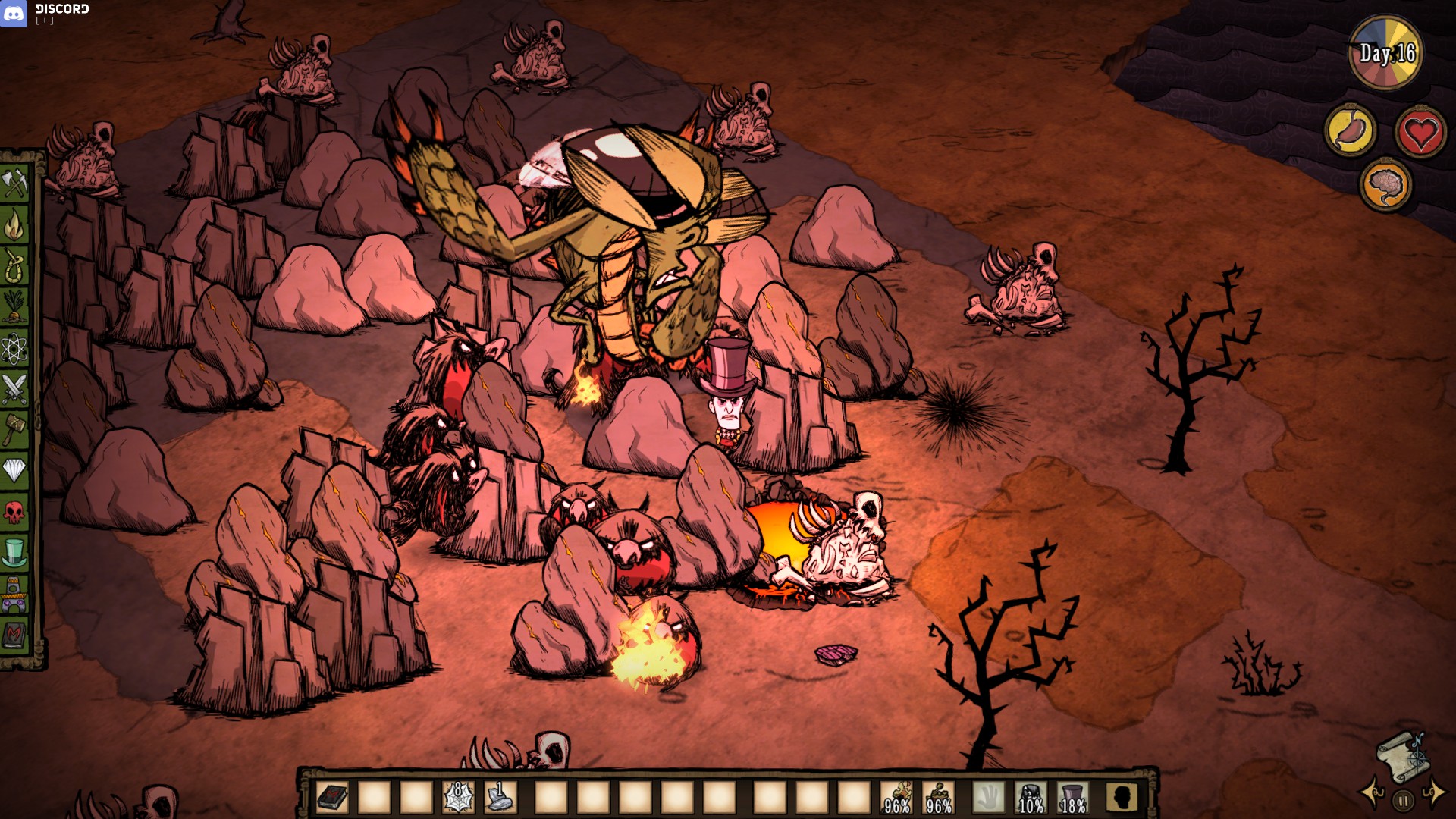The height and width of the screenshot is (819, 1456).
Task: Click the hunger stomach badge
Action: click(x=1351, y=130)
